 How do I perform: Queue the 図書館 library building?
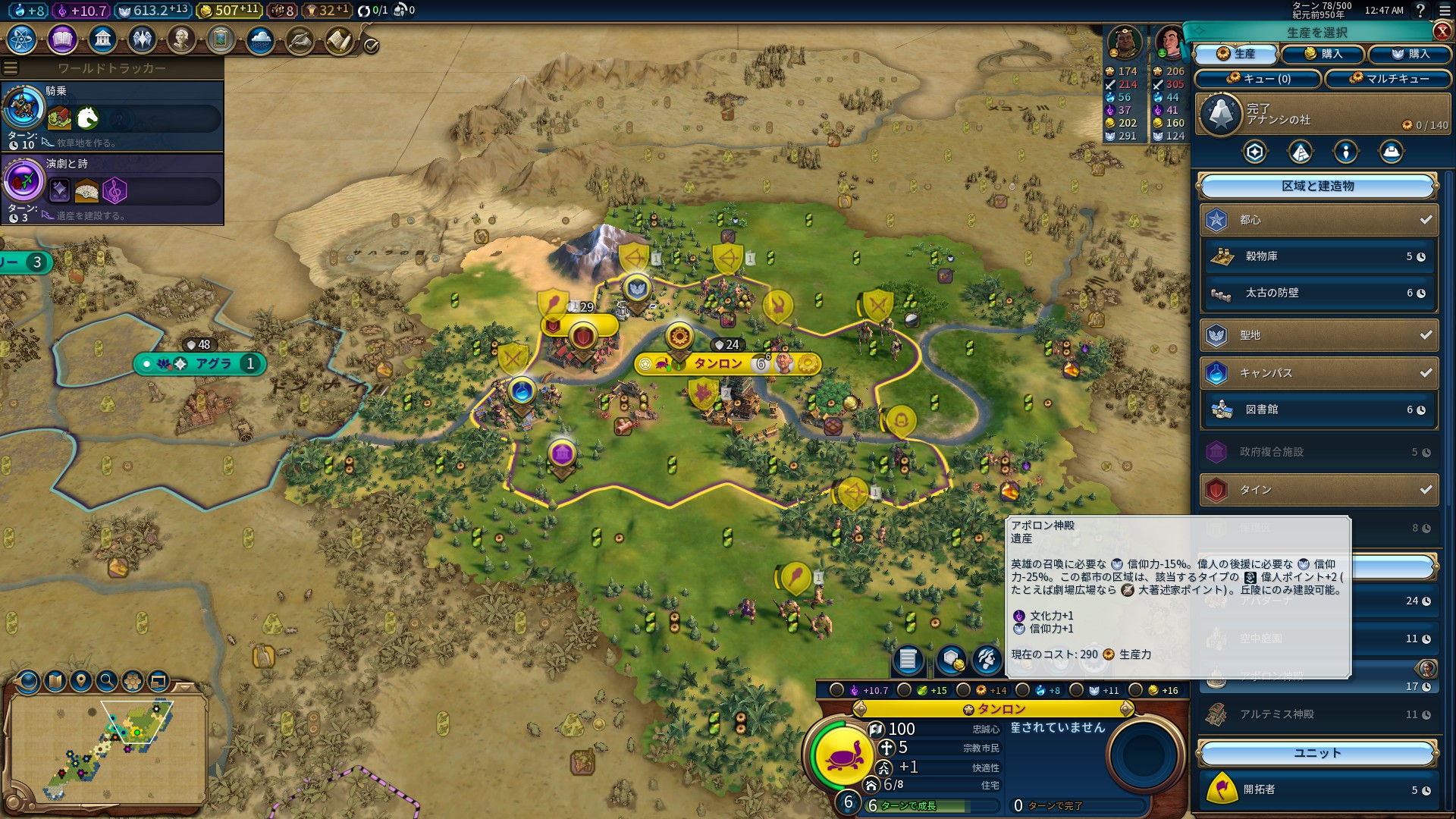coord(1319,409)
